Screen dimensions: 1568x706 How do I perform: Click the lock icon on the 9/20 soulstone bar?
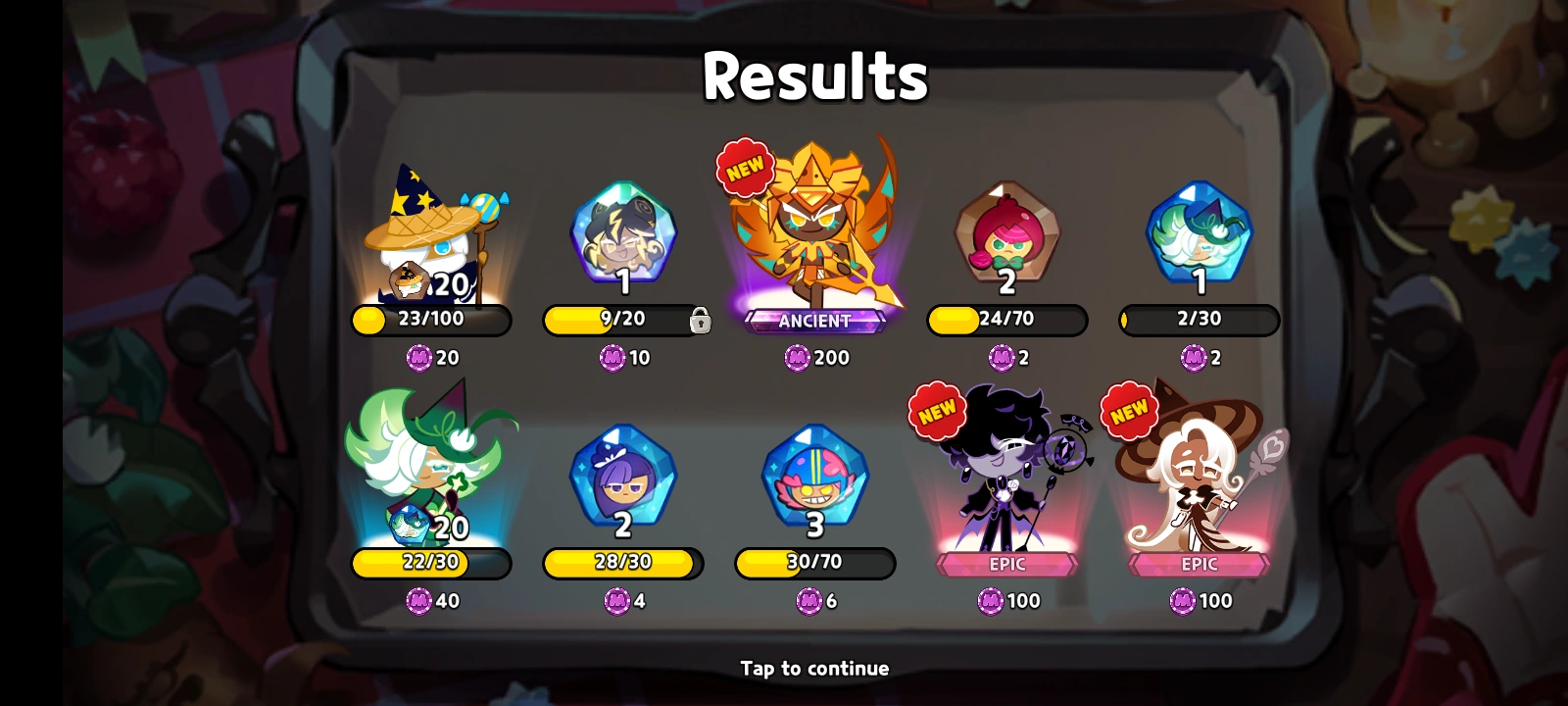[x=702, y=322]
